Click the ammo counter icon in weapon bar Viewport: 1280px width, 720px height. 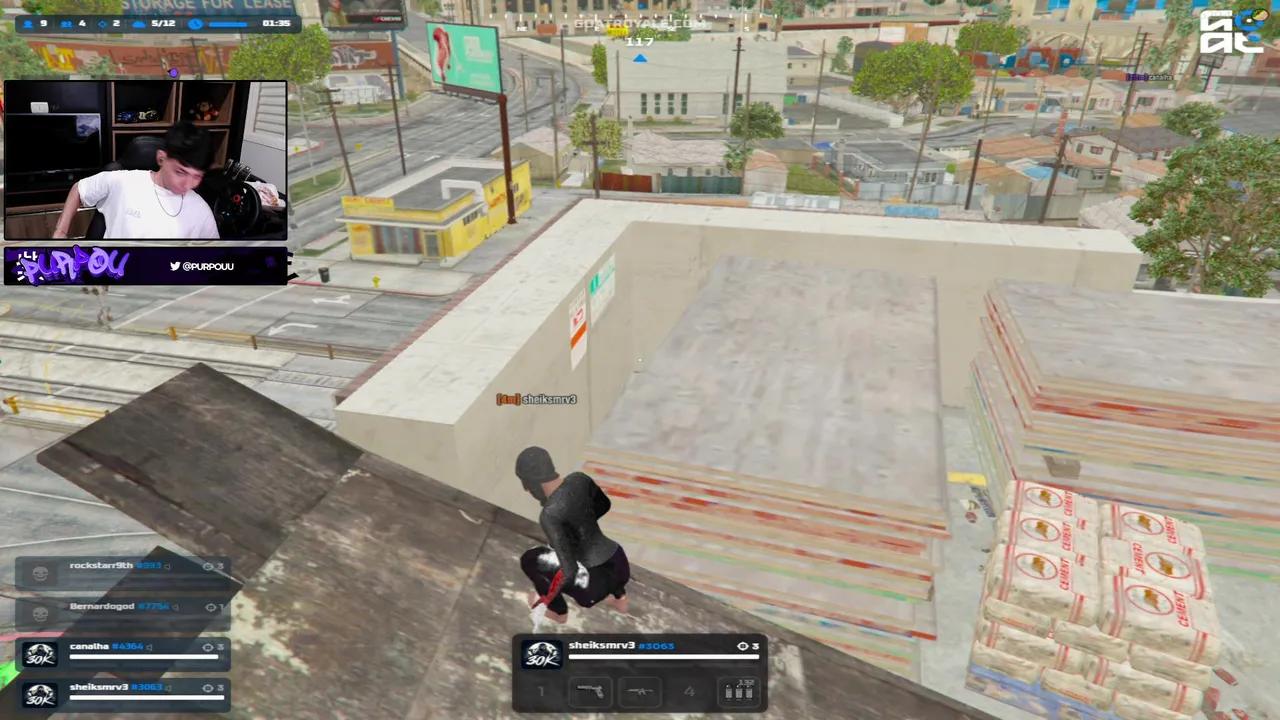point(738,690)
